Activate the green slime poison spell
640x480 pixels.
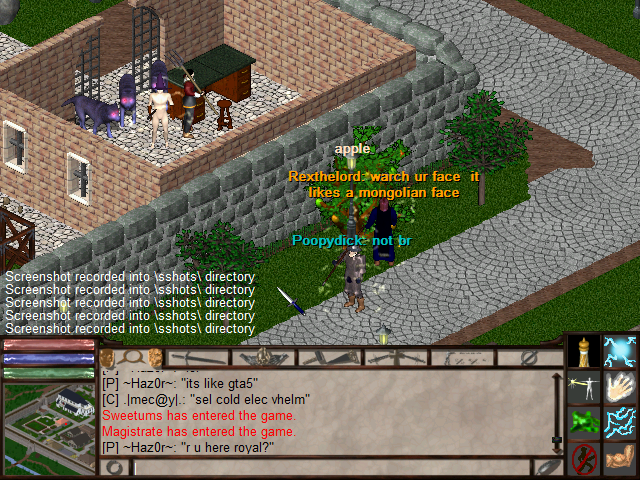[x=584, y=423]
